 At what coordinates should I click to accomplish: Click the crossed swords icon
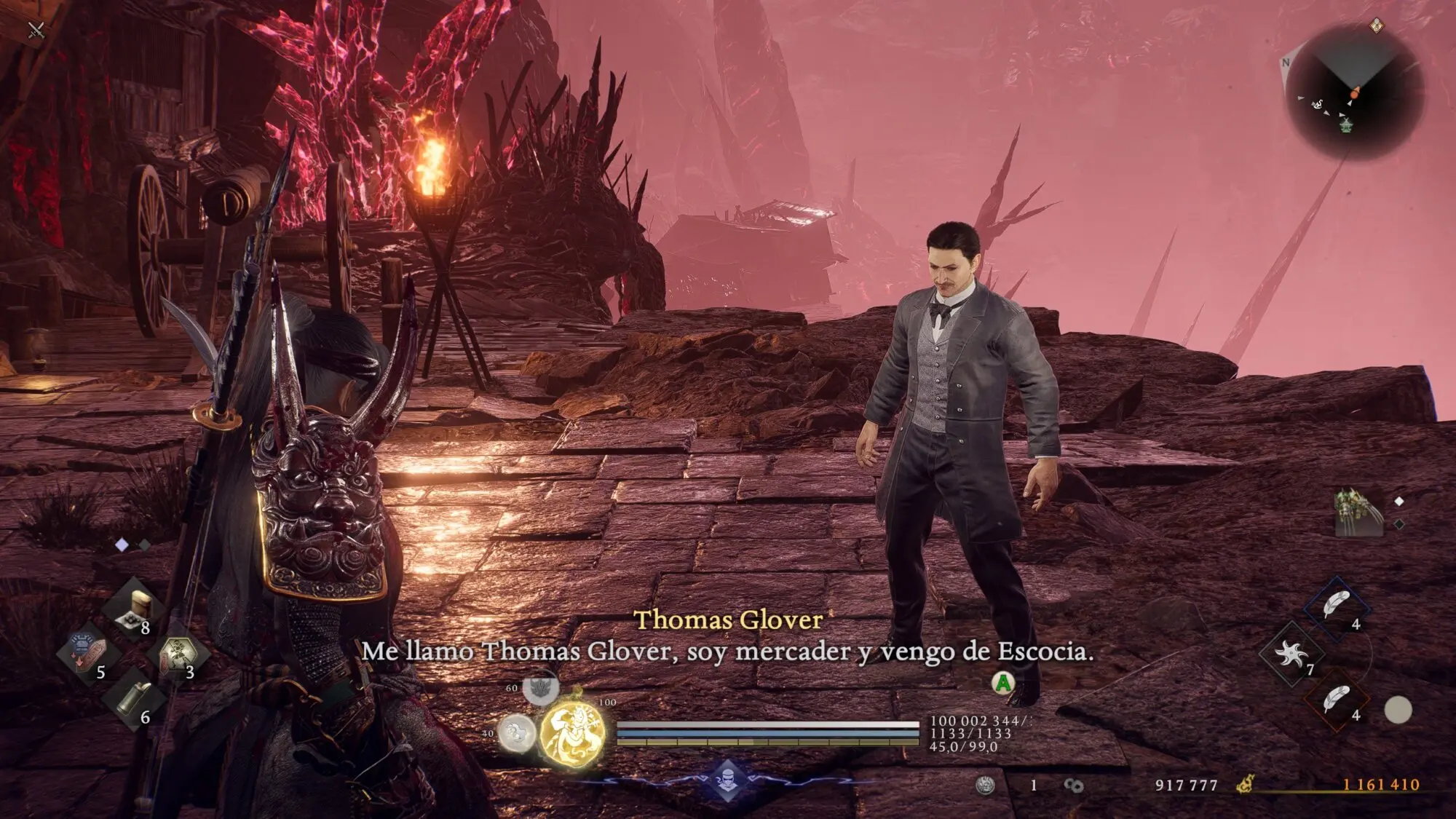click(36, 30)
